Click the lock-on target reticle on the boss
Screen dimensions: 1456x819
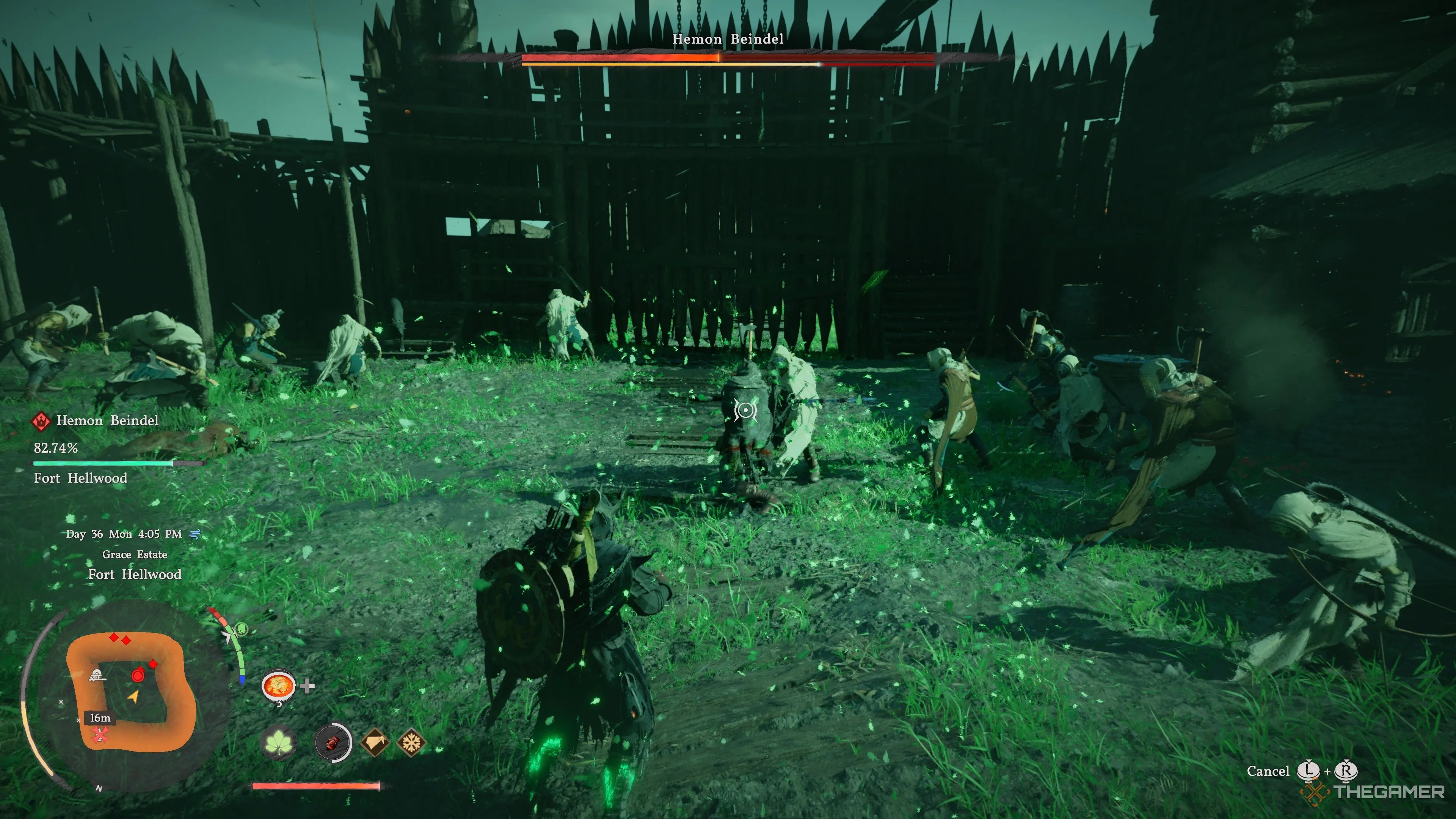coord(745,410)
